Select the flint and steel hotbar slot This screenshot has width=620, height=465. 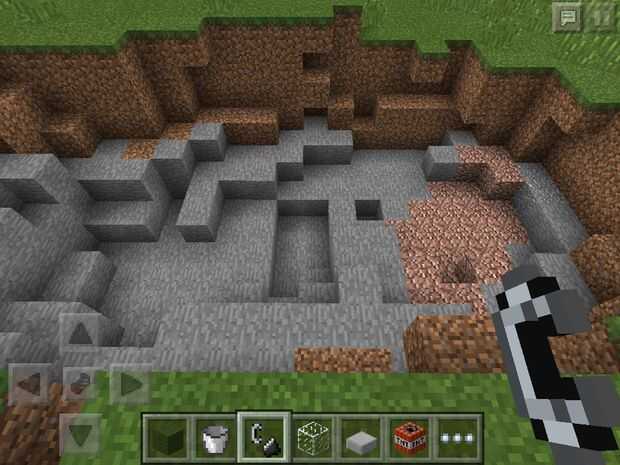pyautogui.click(x=263, y=436)
